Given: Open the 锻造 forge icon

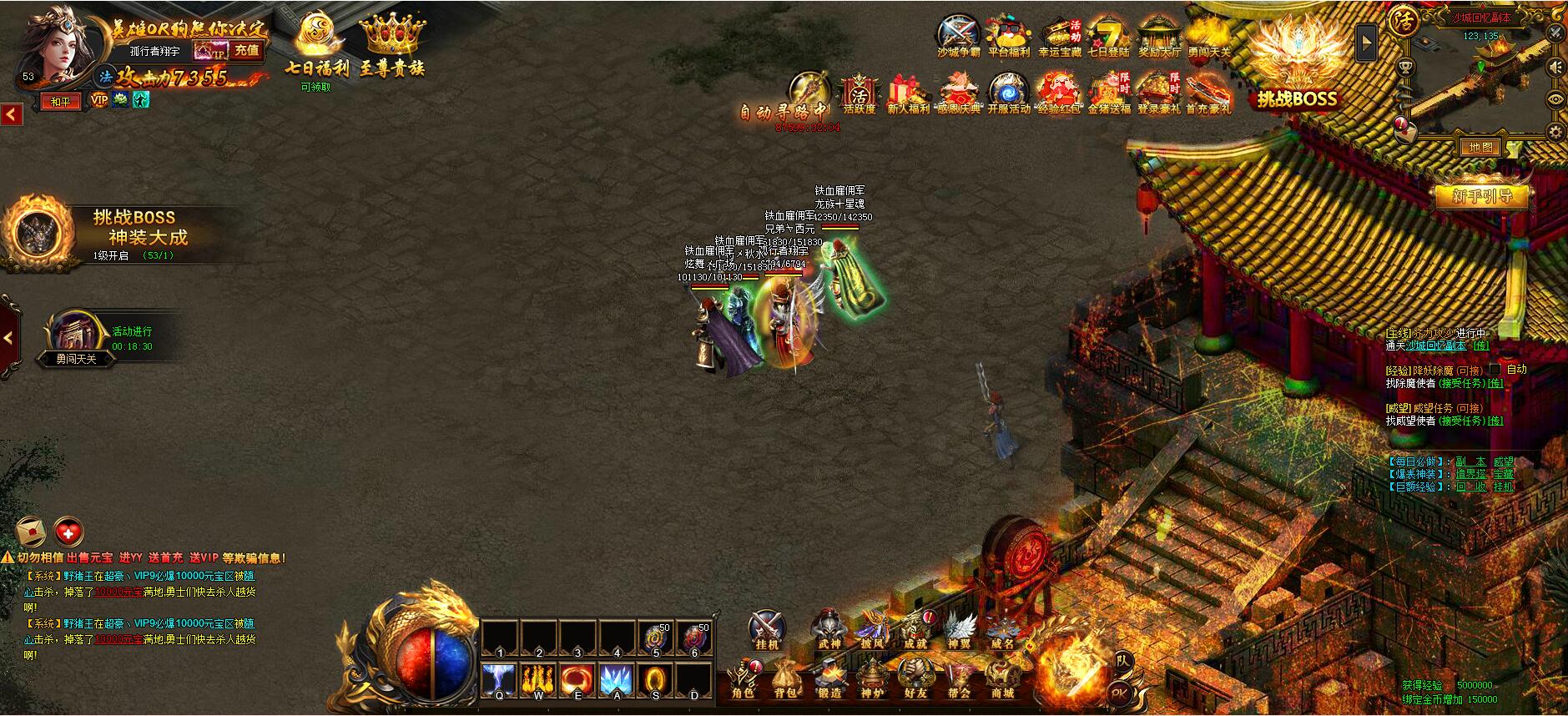Looking at the screenshot, I should click(829, 678).
